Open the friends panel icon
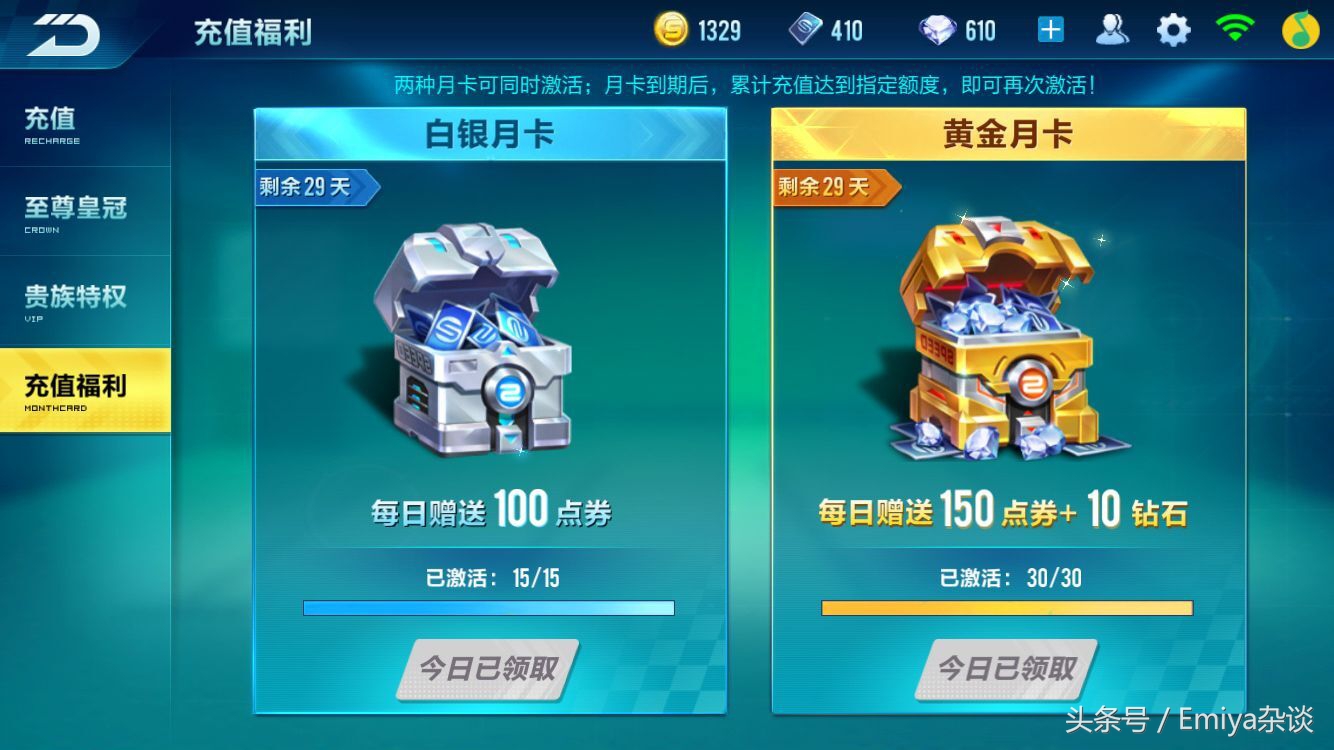This screenshot has height=750, width=1334. (x=1111, y=29)
